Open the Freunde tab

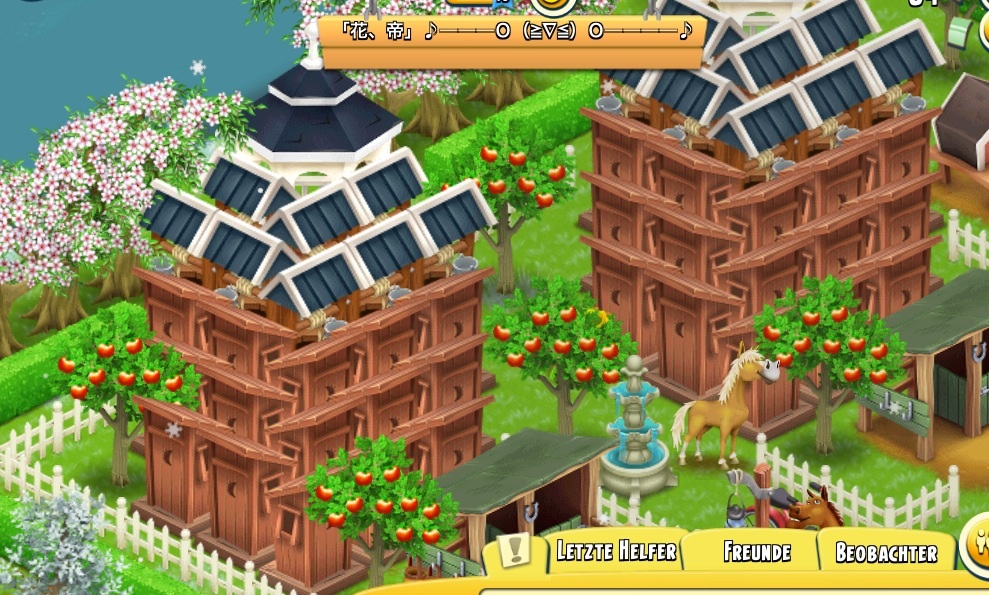point(757,552)
